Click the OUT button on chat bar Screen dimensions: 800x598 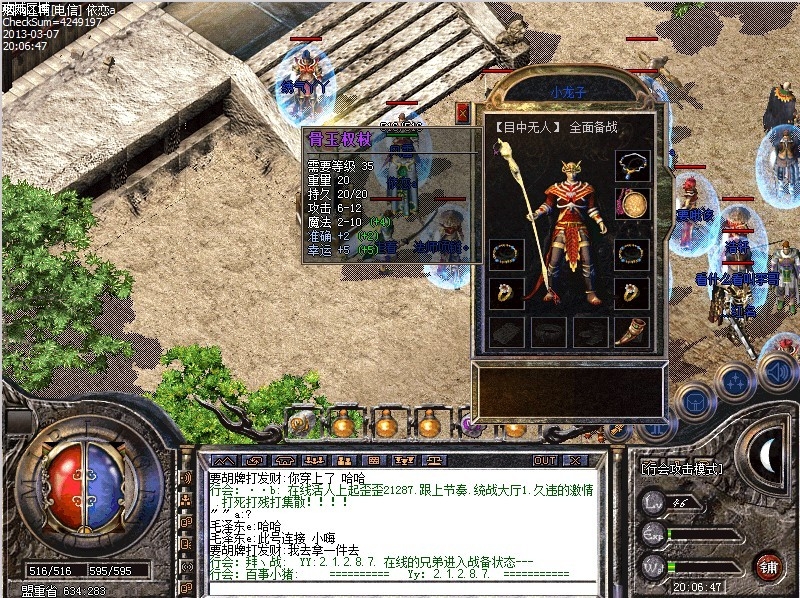[x=545, y=460]
